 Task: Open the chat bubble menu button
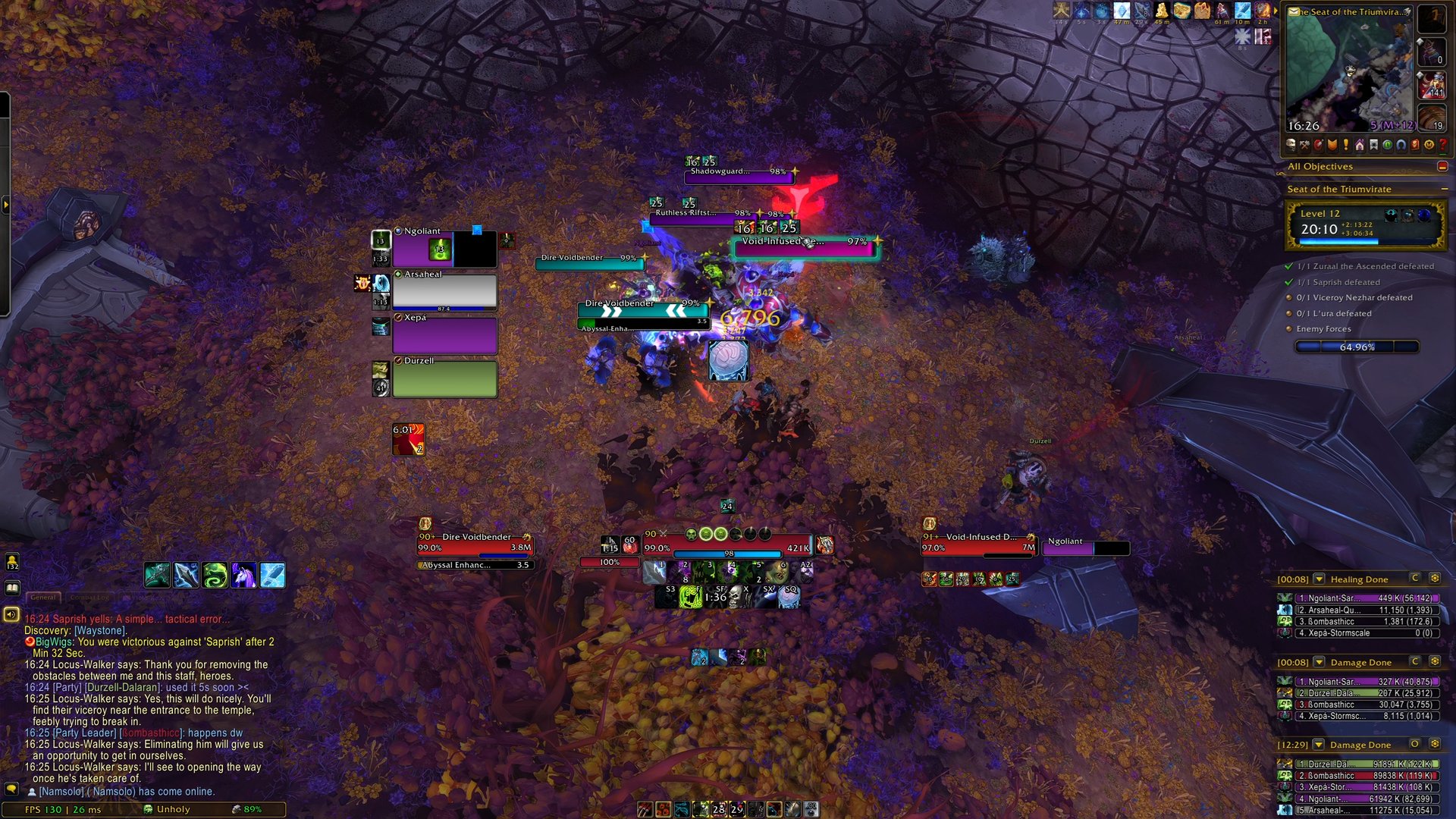[11, 789]
